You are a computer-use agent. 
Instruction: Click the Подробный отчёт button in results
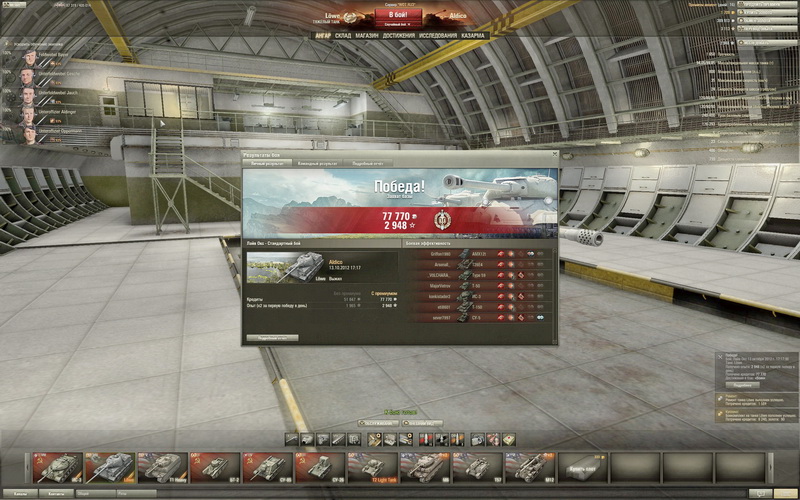pyautogui.click(x=272, y=338)
